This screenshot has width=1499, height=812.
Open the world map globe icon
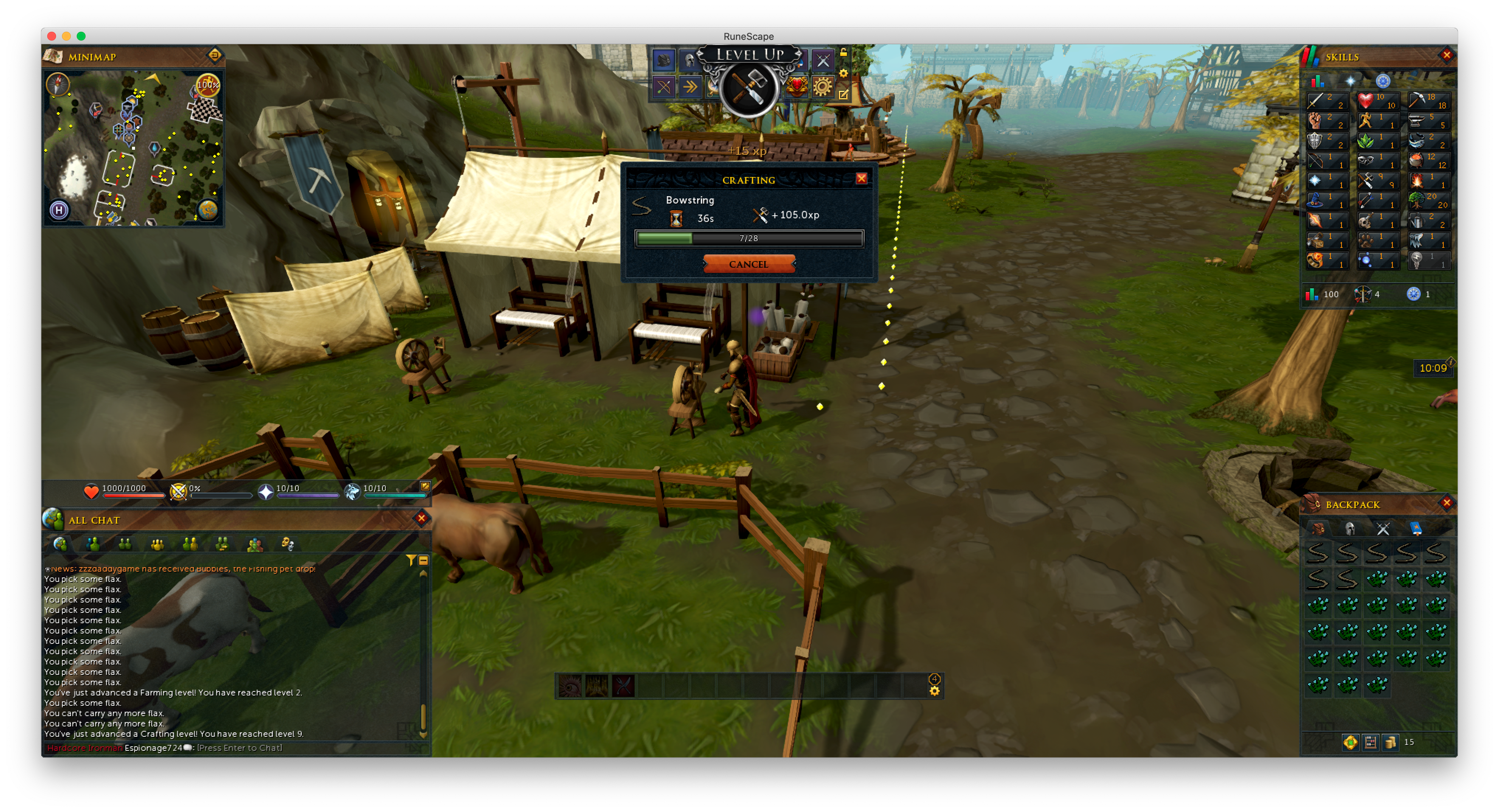[x=208, y=209]
